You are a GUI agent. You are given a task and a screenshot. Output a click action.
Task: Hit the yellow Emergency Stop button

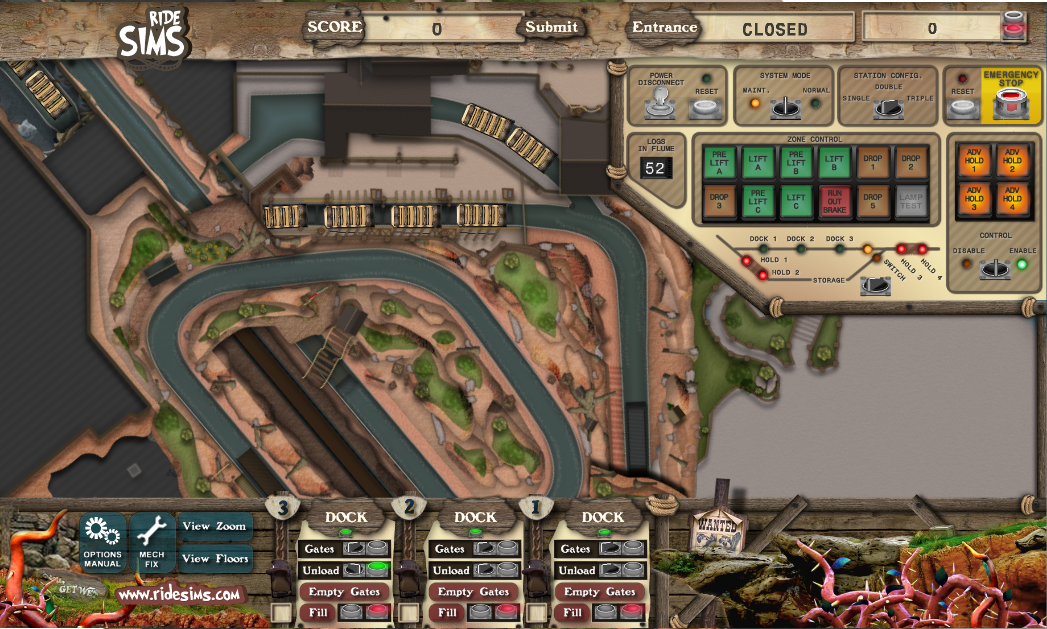1011,102
